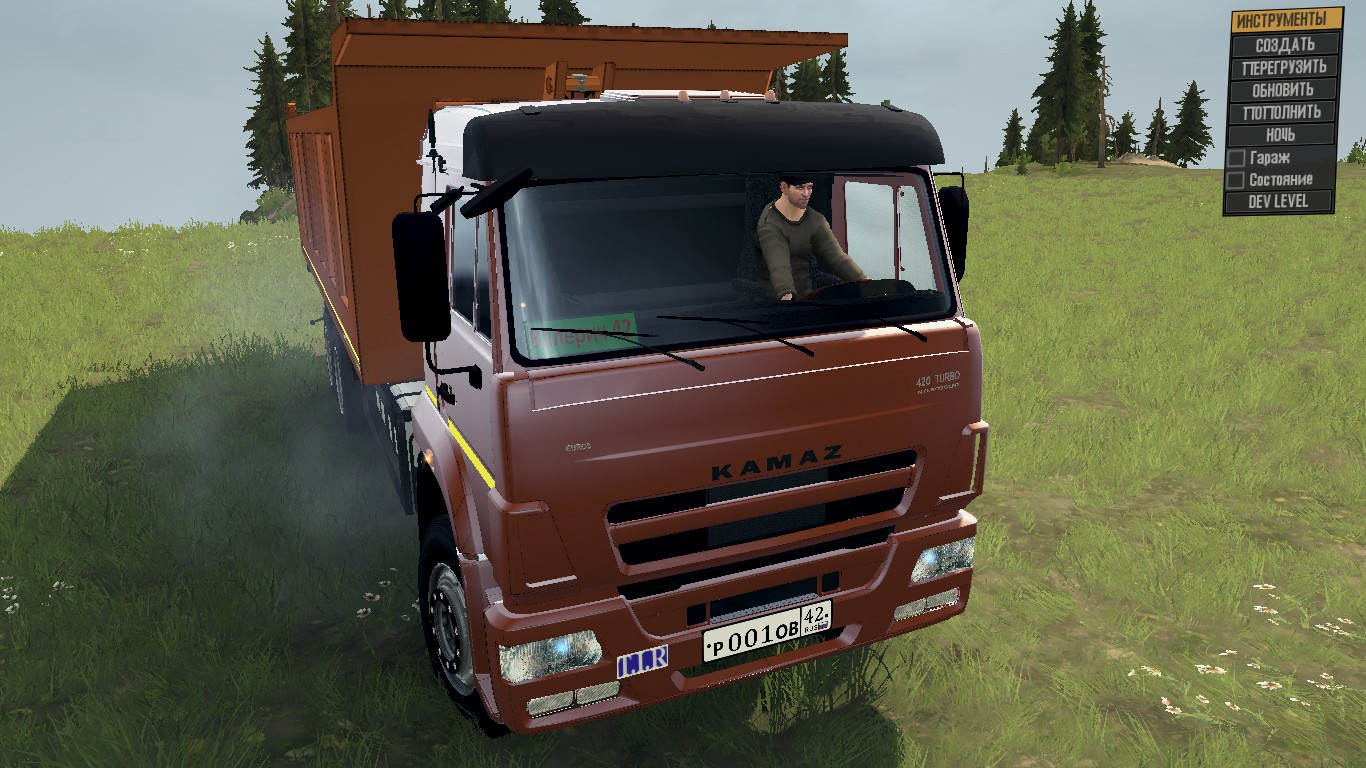Activate the Обновить button
This screenshot has width=1366, height=768.
point(1285,90)
